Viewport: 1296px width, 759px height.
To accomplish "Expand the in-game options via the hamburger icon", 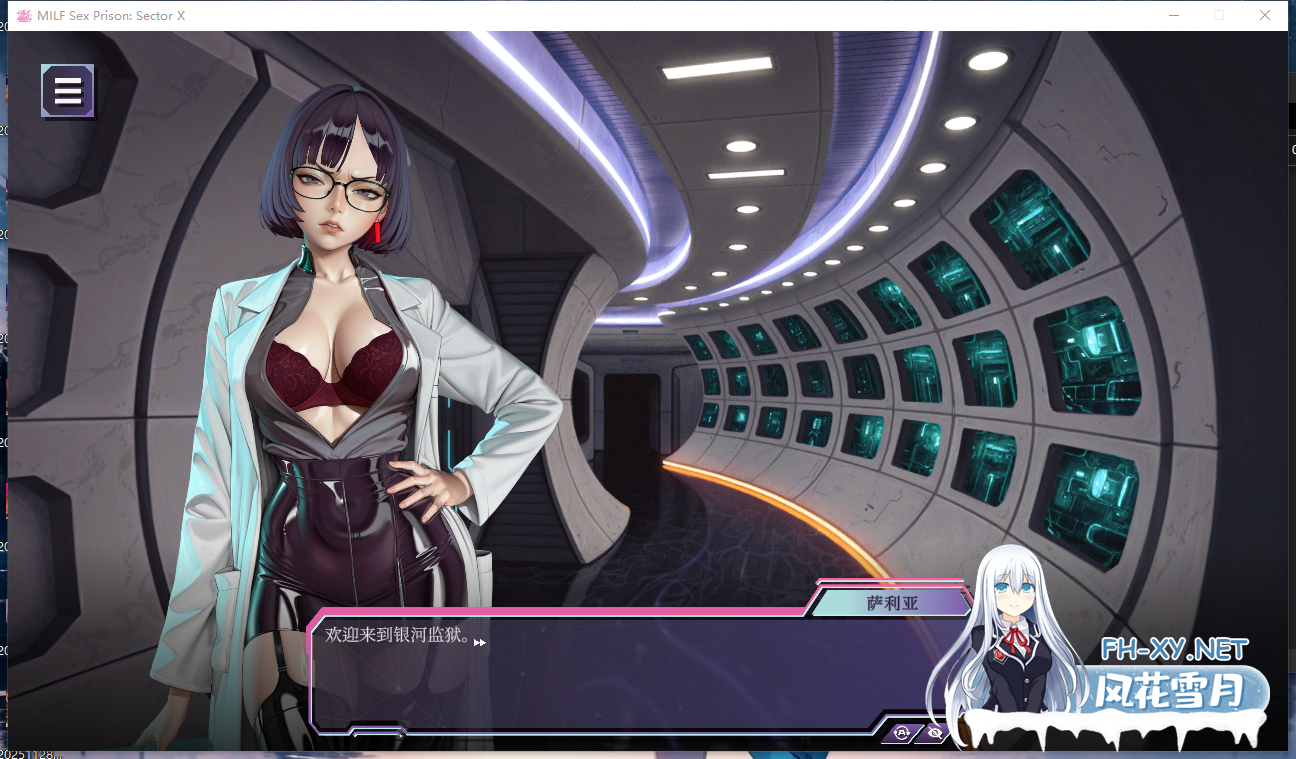I will pyautogui.click(x=67, y=90).
